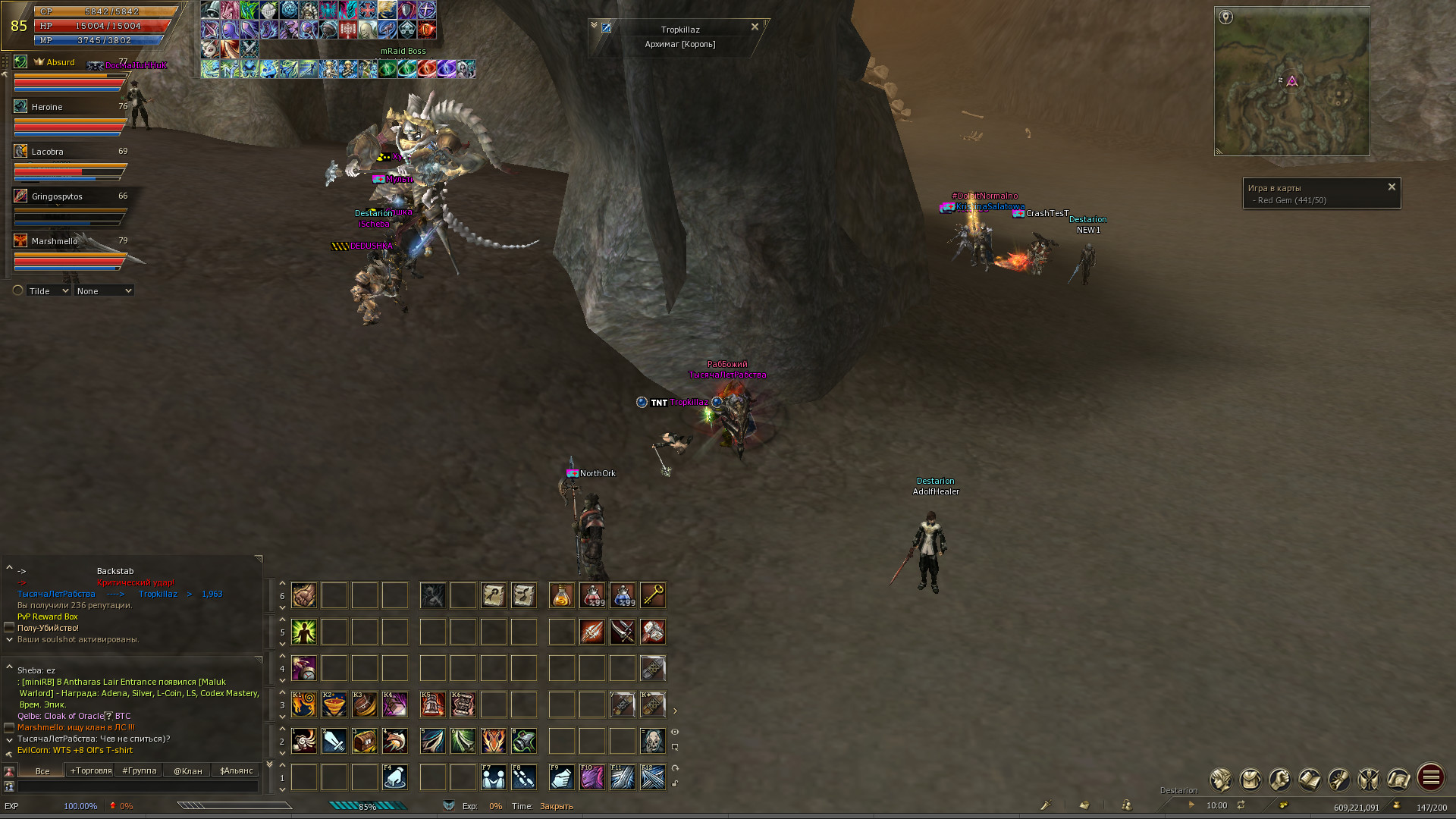Click the chat text input field
1456x819 pixels.
pyautogui.click(x=138, y=787)
